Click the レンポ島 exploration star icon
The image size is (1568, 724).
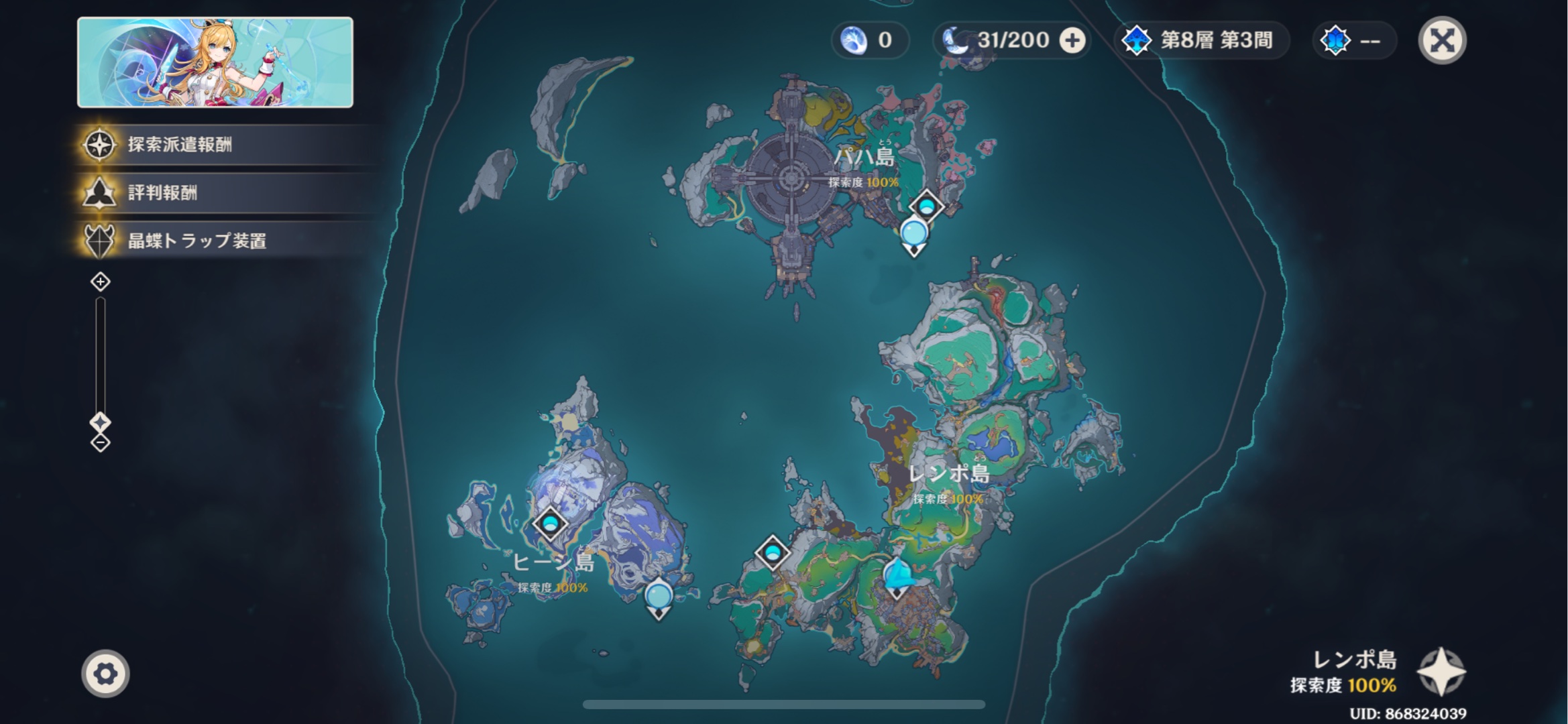[x=1441, y=672]
